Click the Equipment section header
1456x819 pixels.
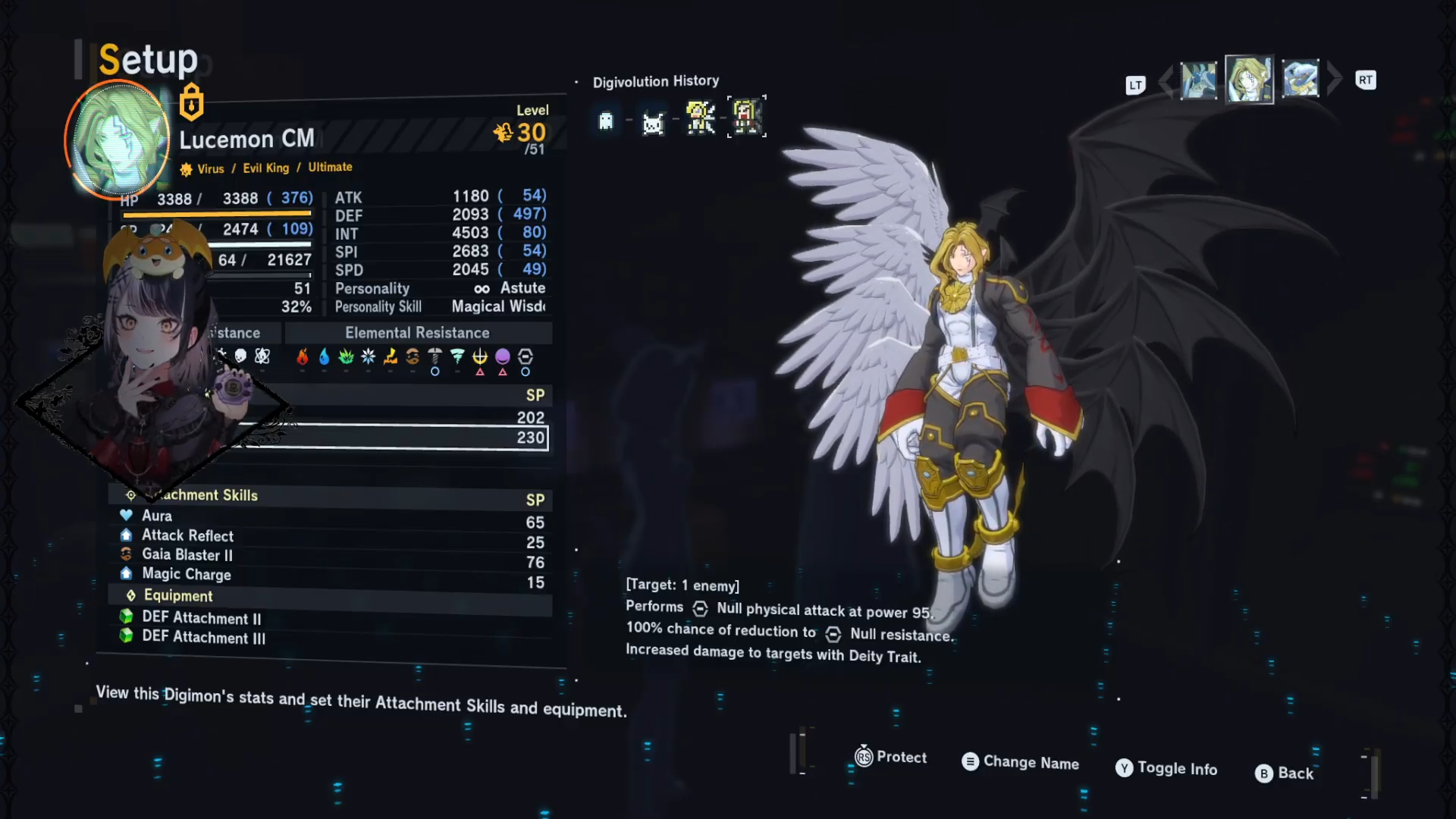pos(178,596)
